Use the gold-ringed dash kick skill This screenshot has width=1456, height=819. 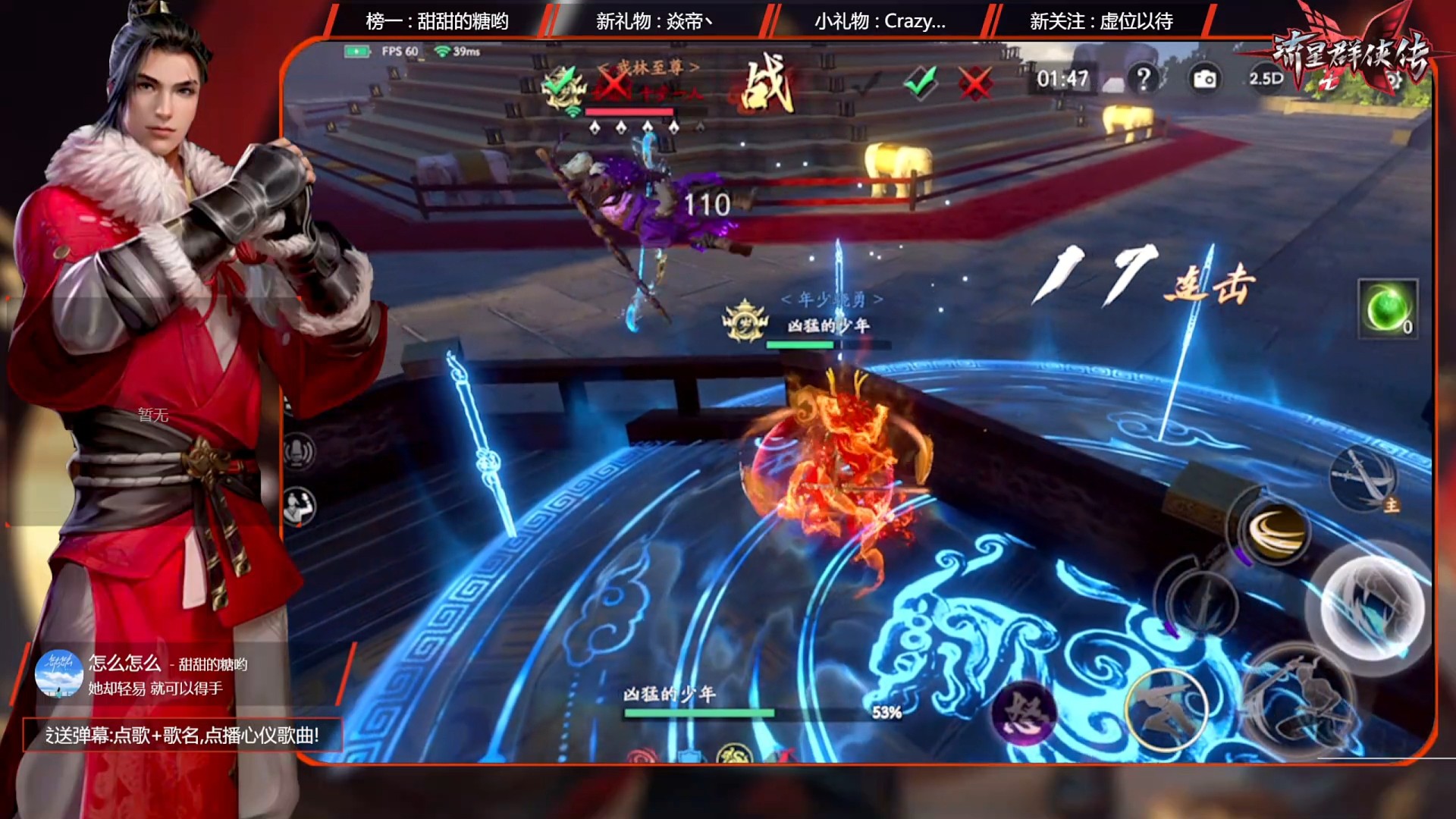1166,709
